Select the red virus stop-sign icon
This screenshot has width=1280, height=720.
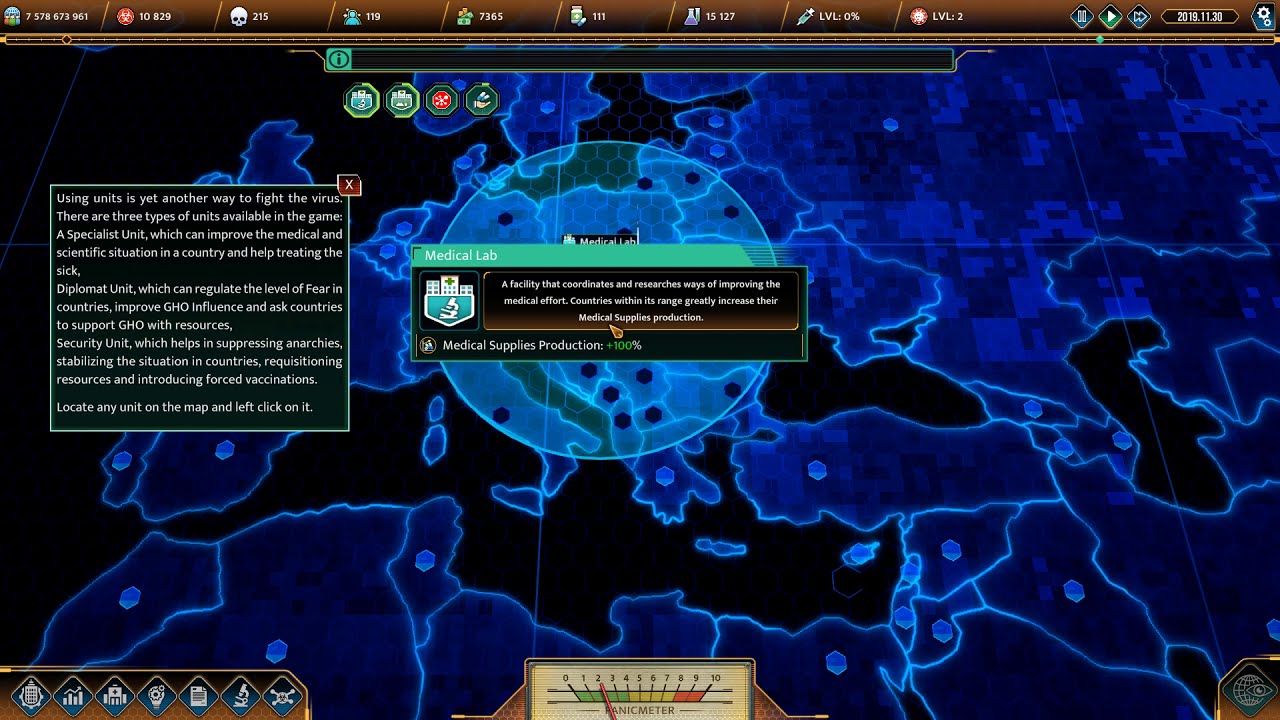[x=442, y=100]
